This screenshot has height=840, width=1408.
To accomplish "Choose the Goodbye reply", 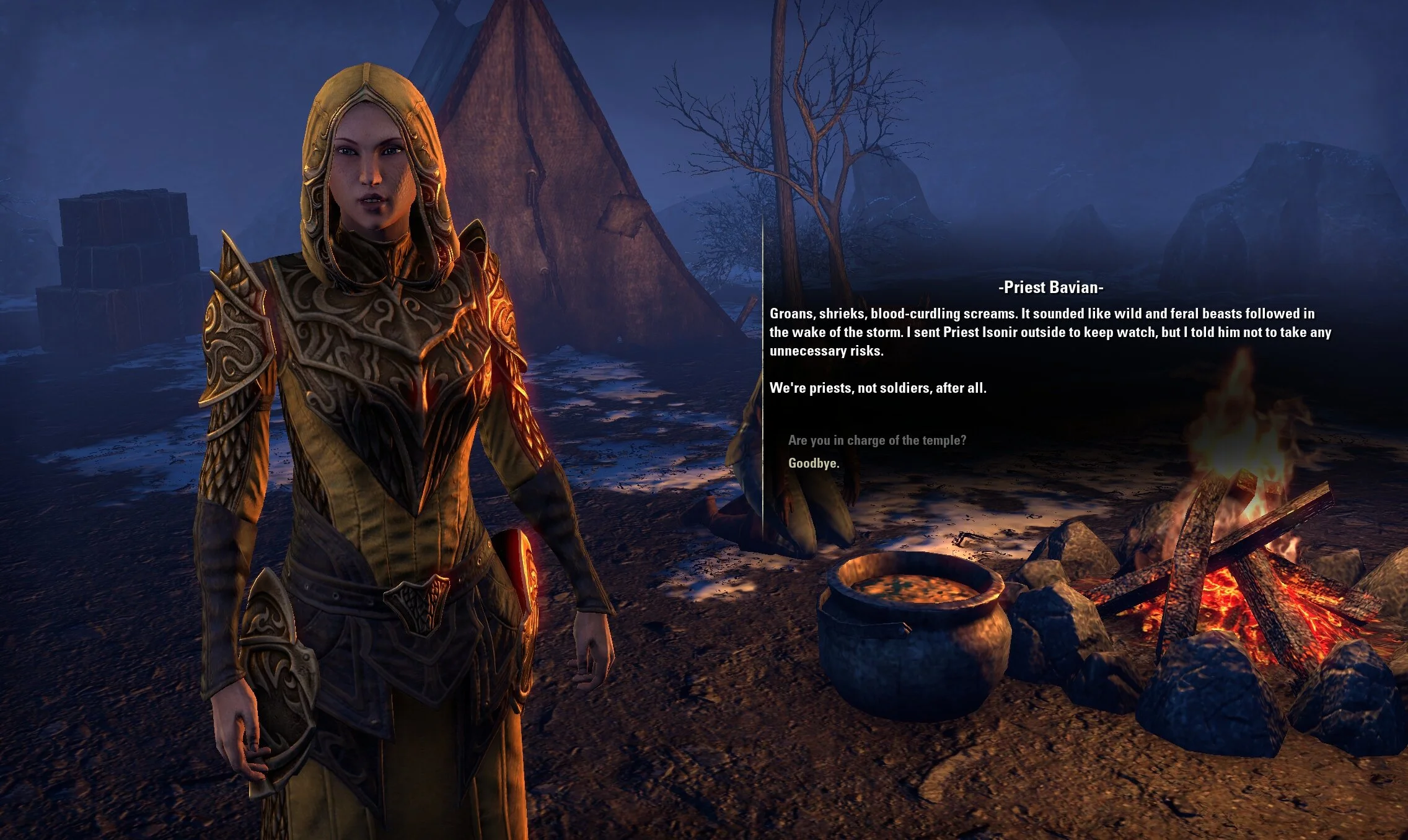I will (x=813, y=463).
